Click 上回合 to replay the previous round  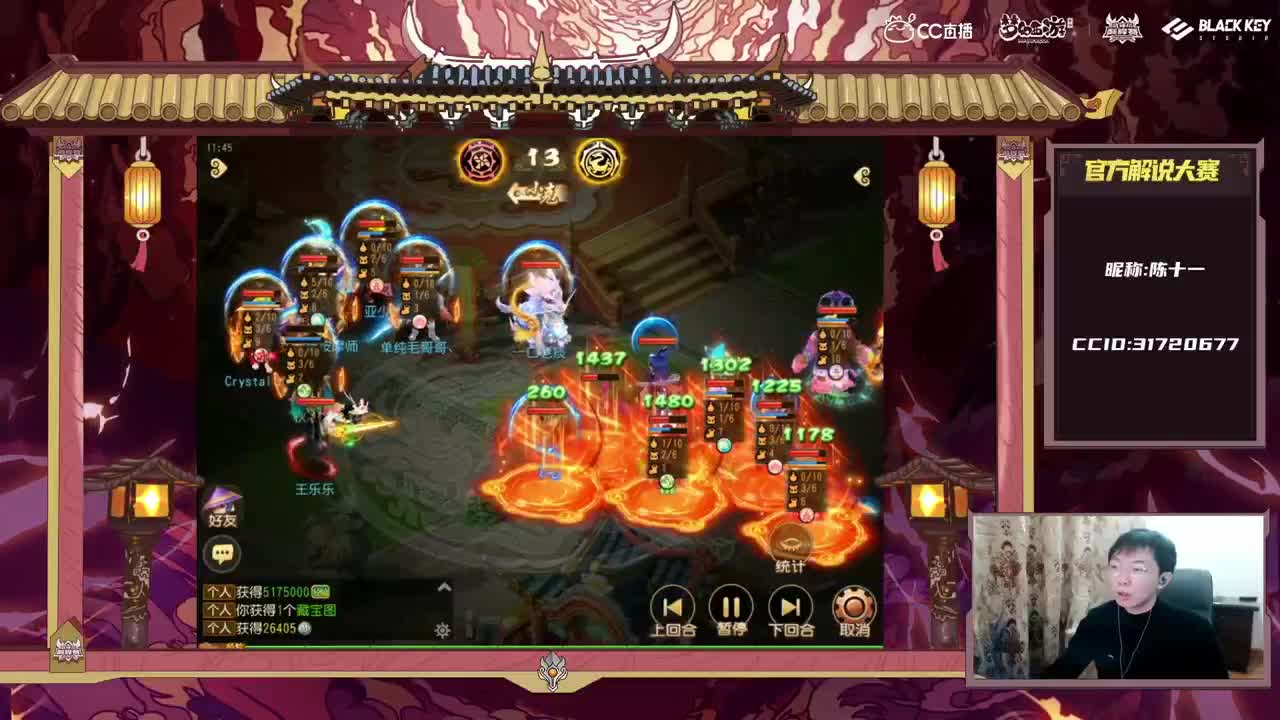[x=672, y=605]
